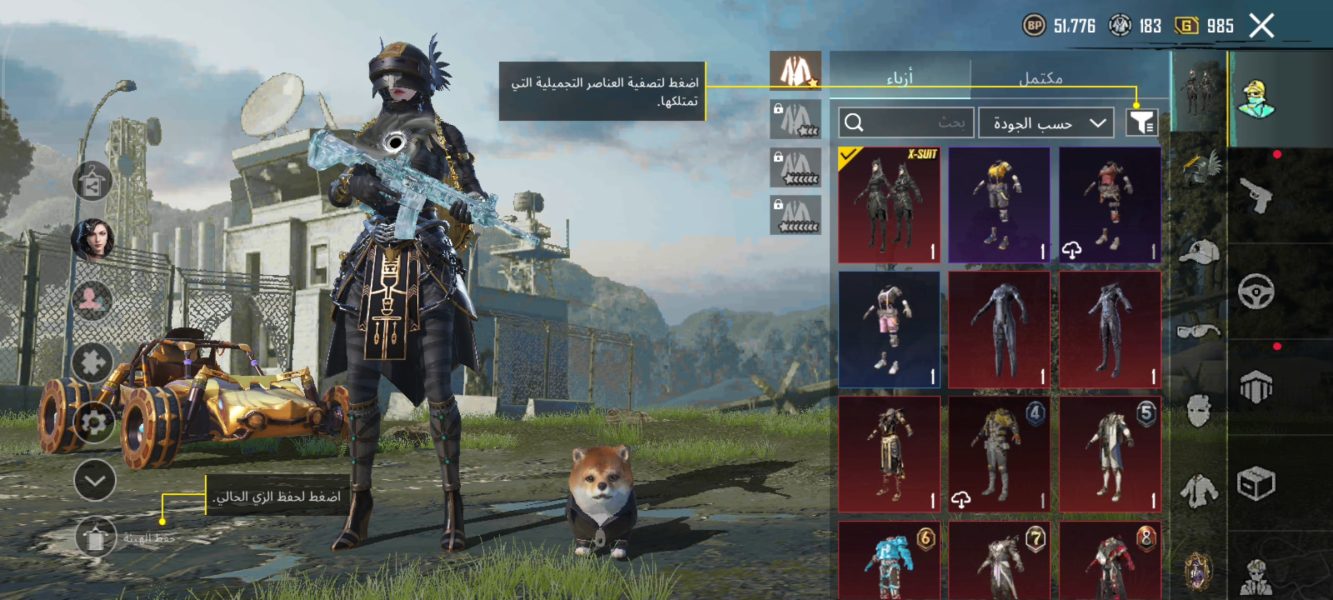Select the pink shorts outfit tile

[889, 329]
